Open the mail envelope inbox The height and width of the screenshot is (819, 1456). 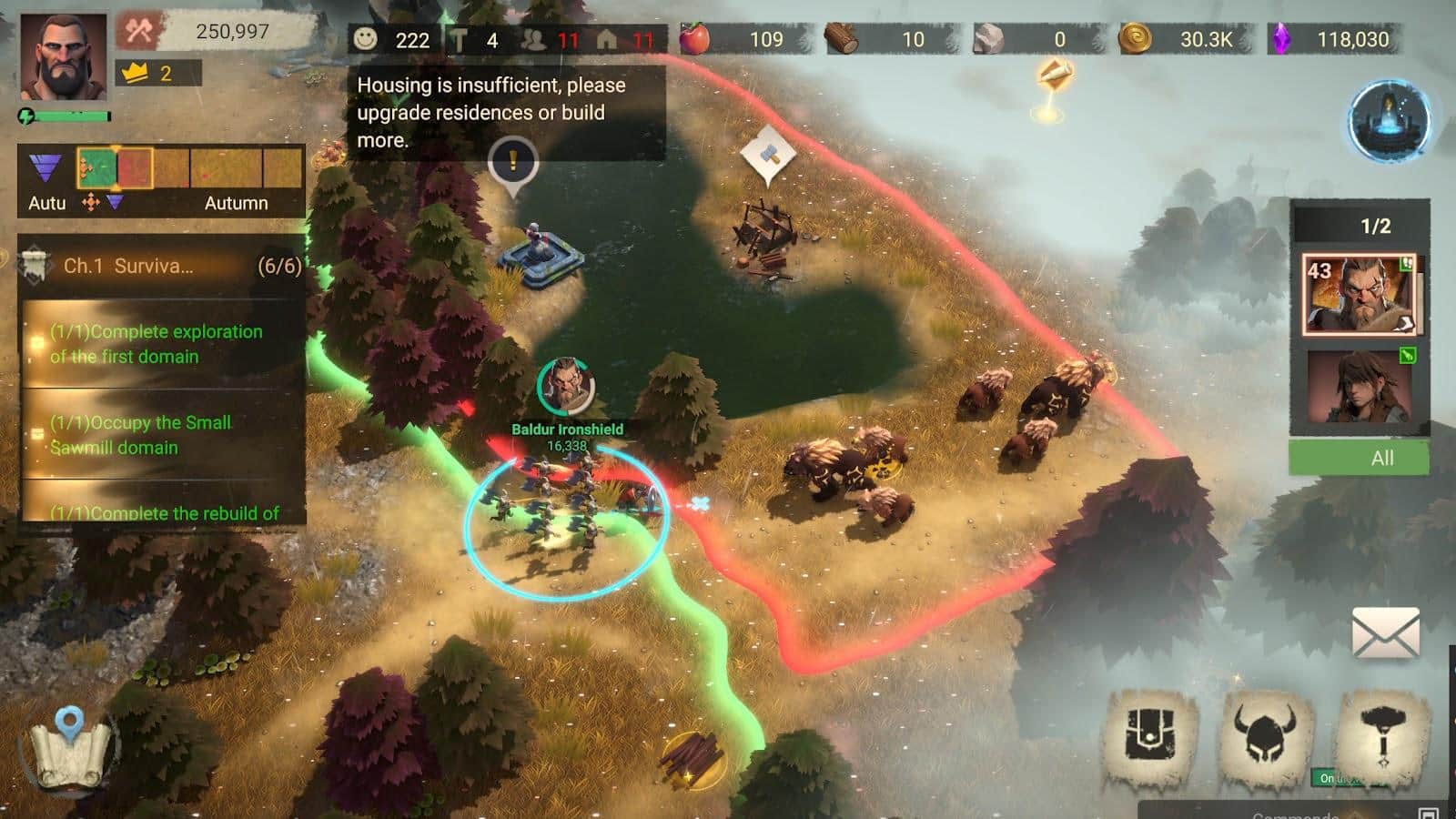coord(1385,633)
